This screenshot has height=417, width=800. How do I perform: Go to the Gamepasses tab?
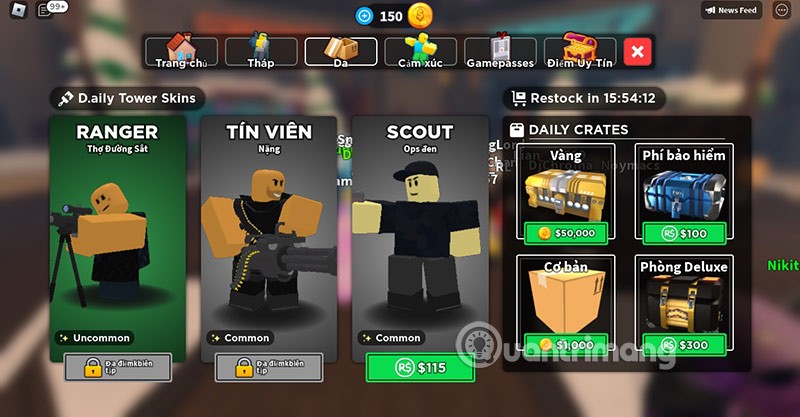pos(500,51)
